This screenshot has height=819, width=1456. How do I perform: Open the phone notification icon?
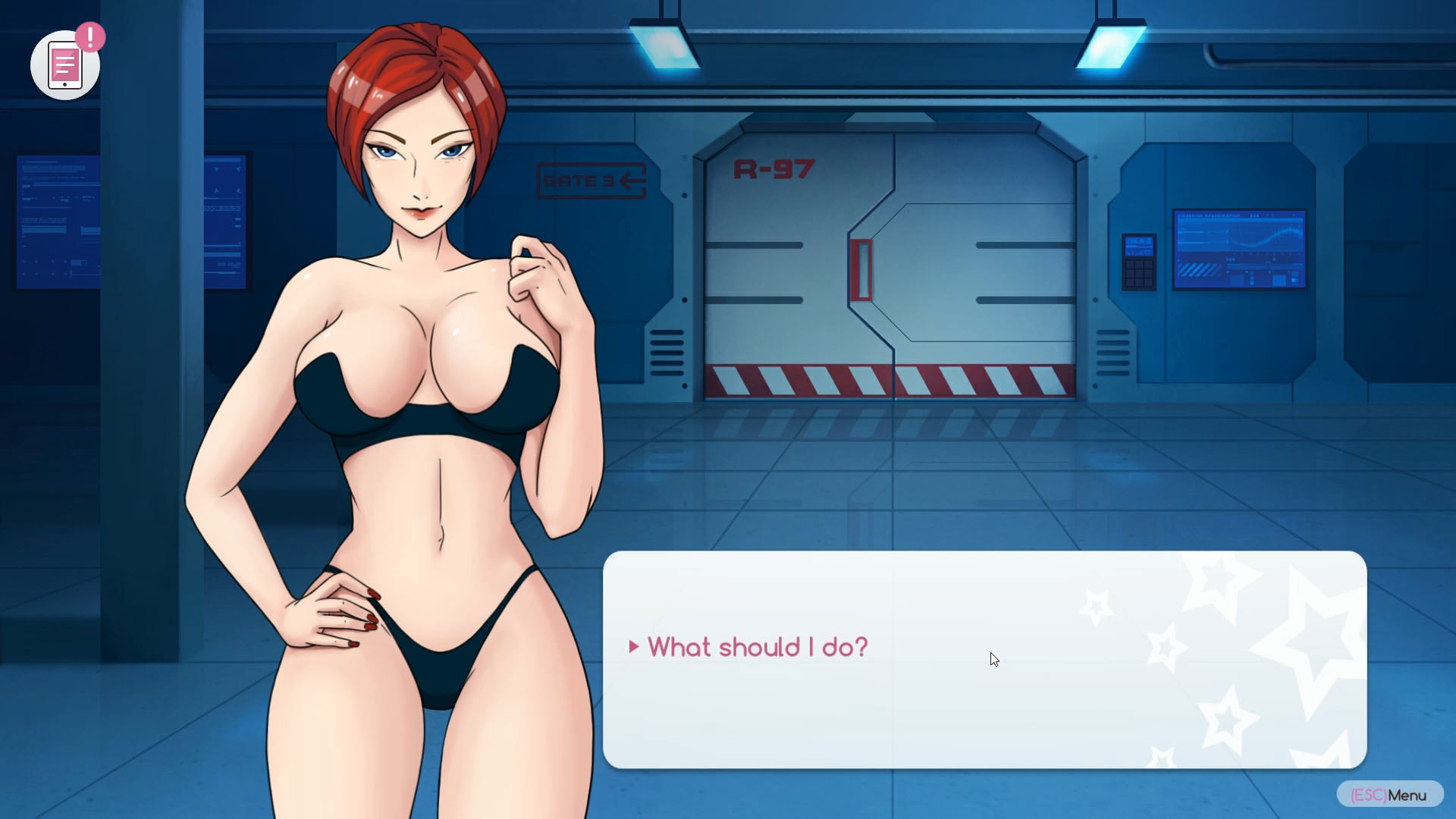65,65
